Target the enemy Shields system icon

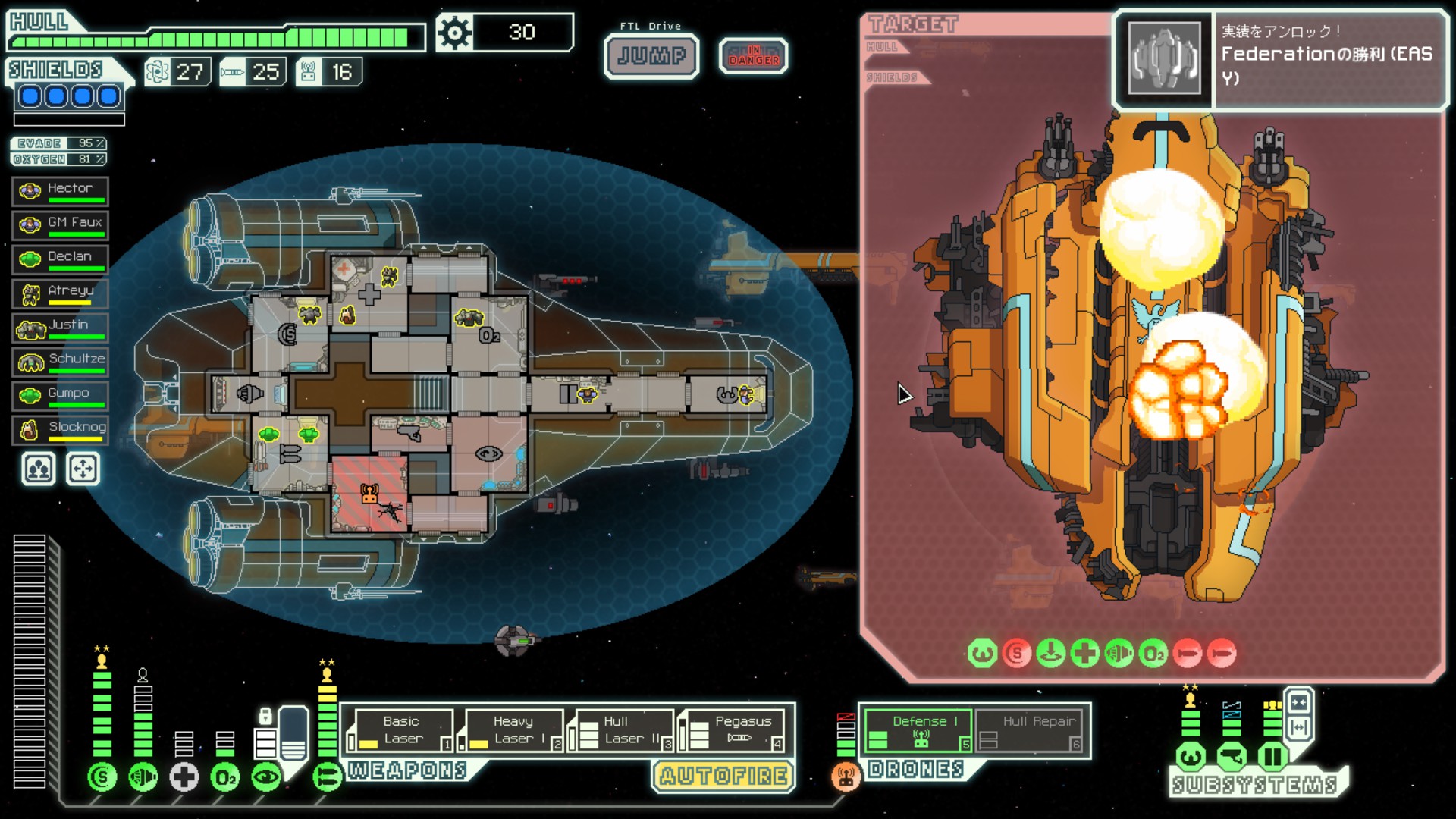[1017, 652]
